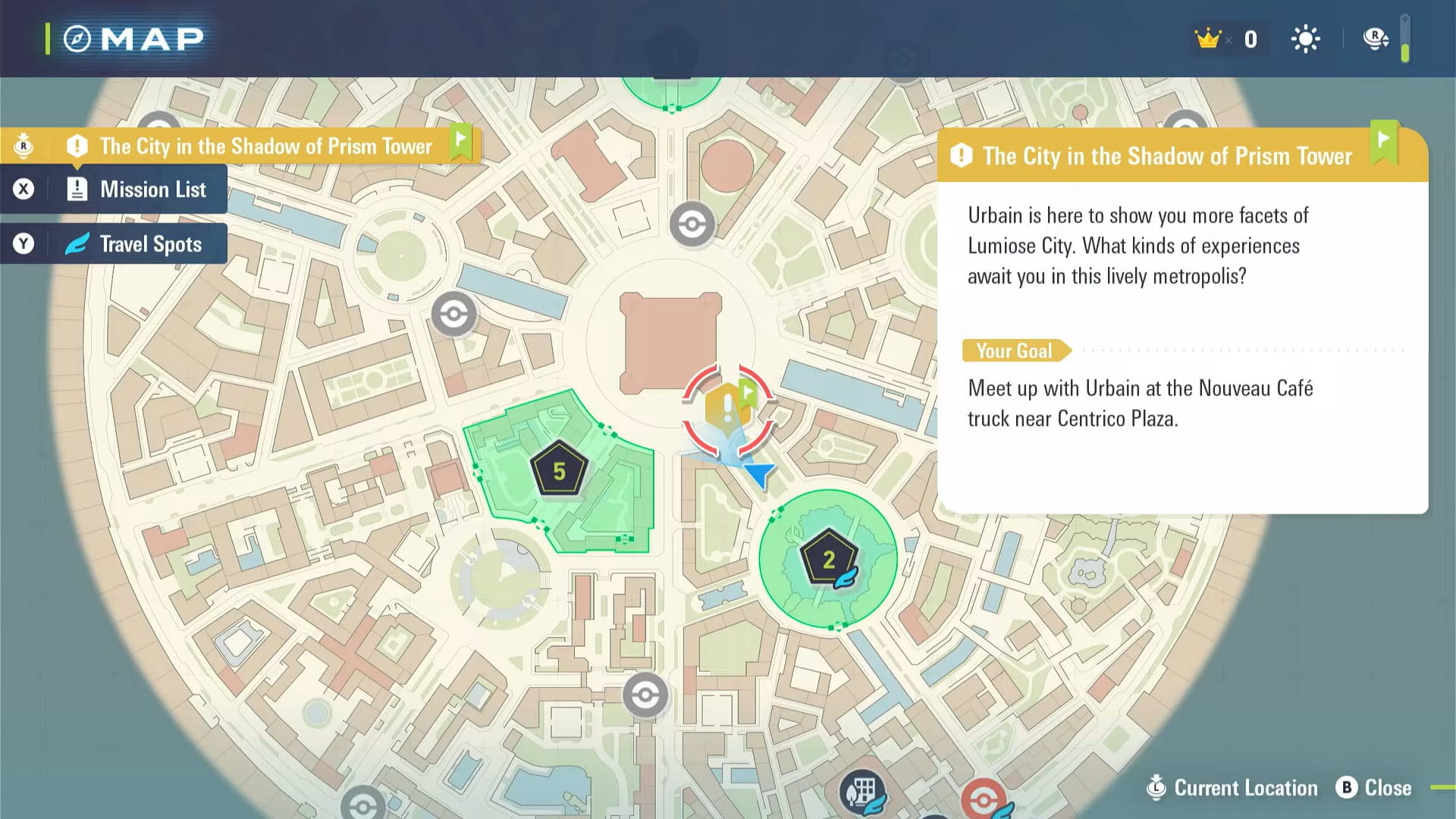Select the Pokémon Center marker south of the plaza
This screenshot has height=819, width=1456.
coord(645,695)
